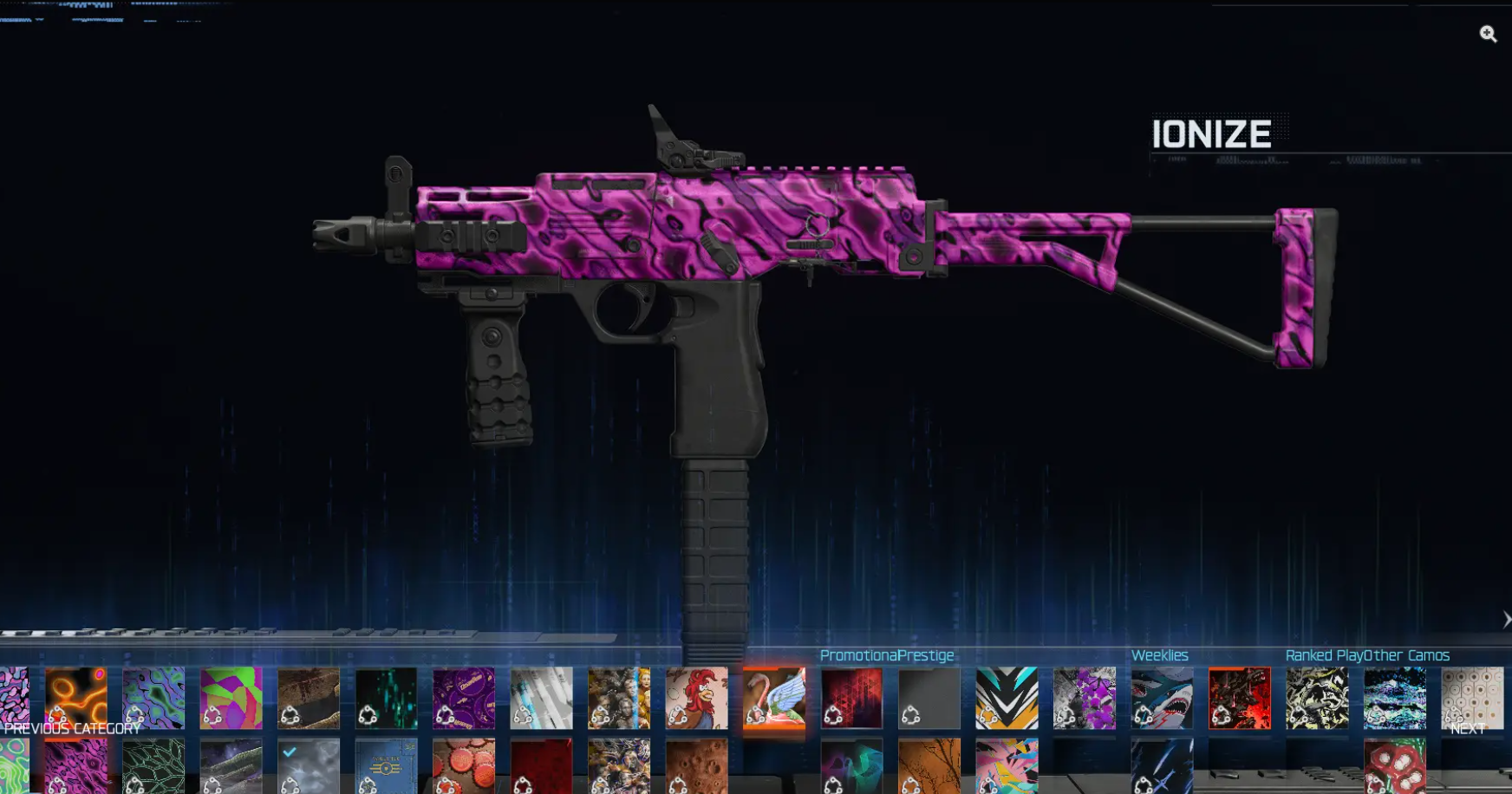Open the Weeklies camo category
Viewport: 1512px width, 794px height.
coord(1160,655)
